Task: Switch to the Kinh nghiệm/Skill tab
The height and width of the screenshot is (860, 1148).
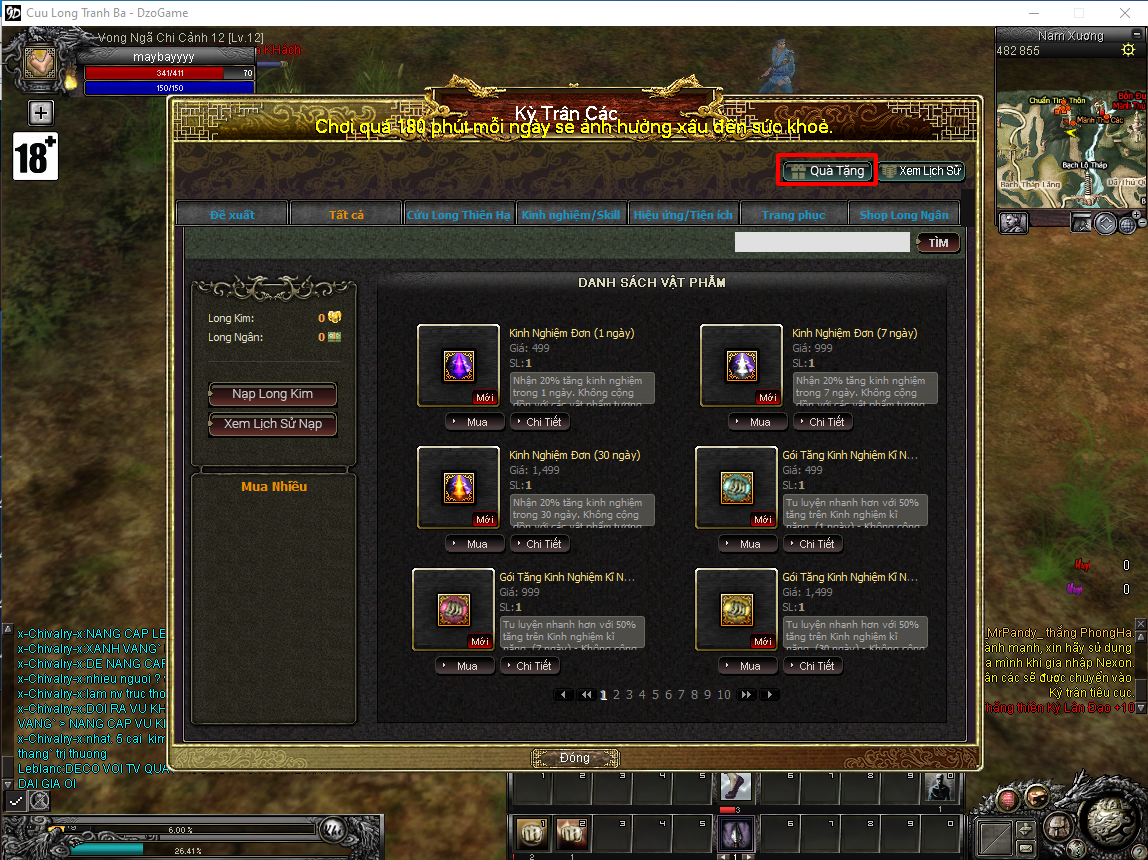Action: point(571,214)
